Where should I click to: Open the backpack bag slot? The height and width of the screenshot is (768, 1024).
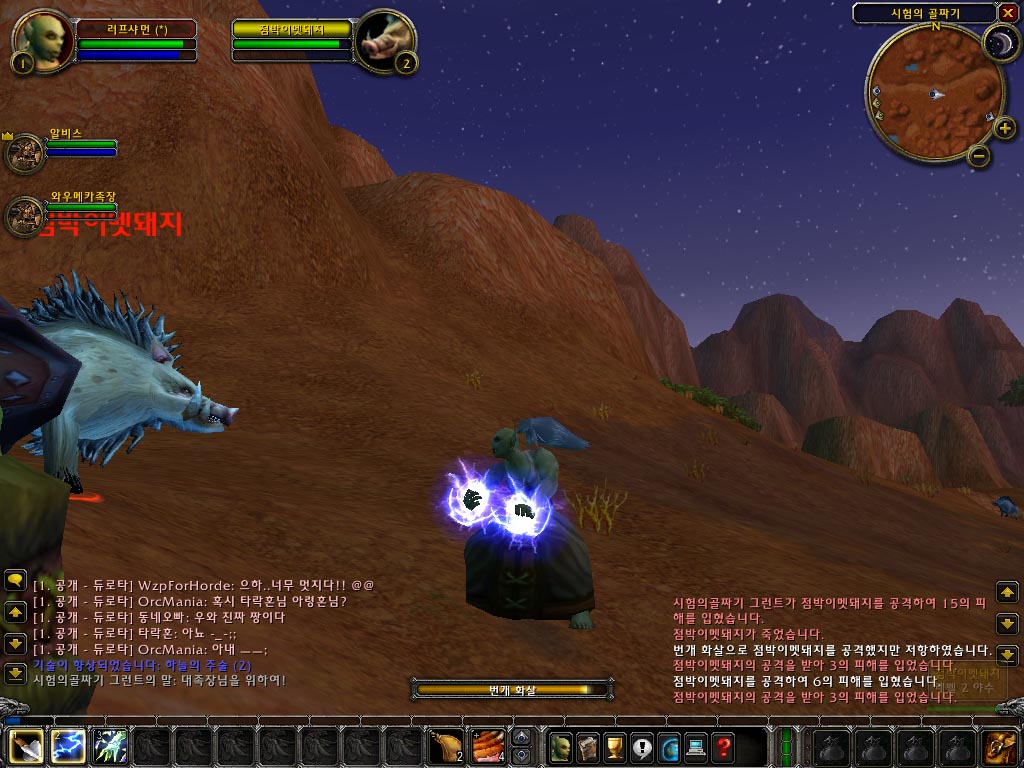999,747
